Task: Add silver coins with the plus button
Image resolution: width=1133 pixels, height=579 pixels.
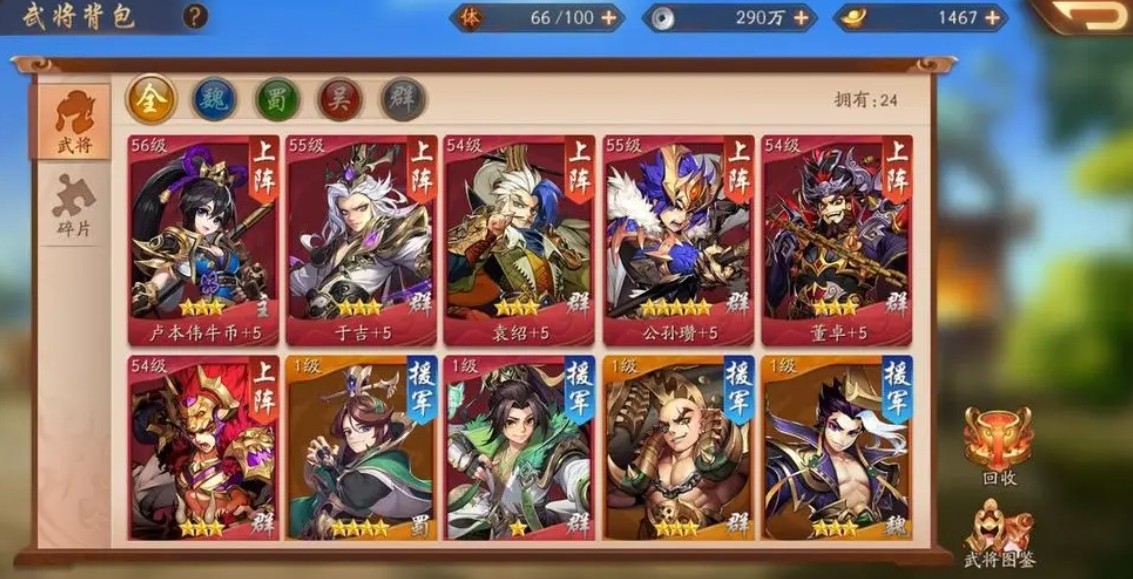Action: [x=799, y=18]
